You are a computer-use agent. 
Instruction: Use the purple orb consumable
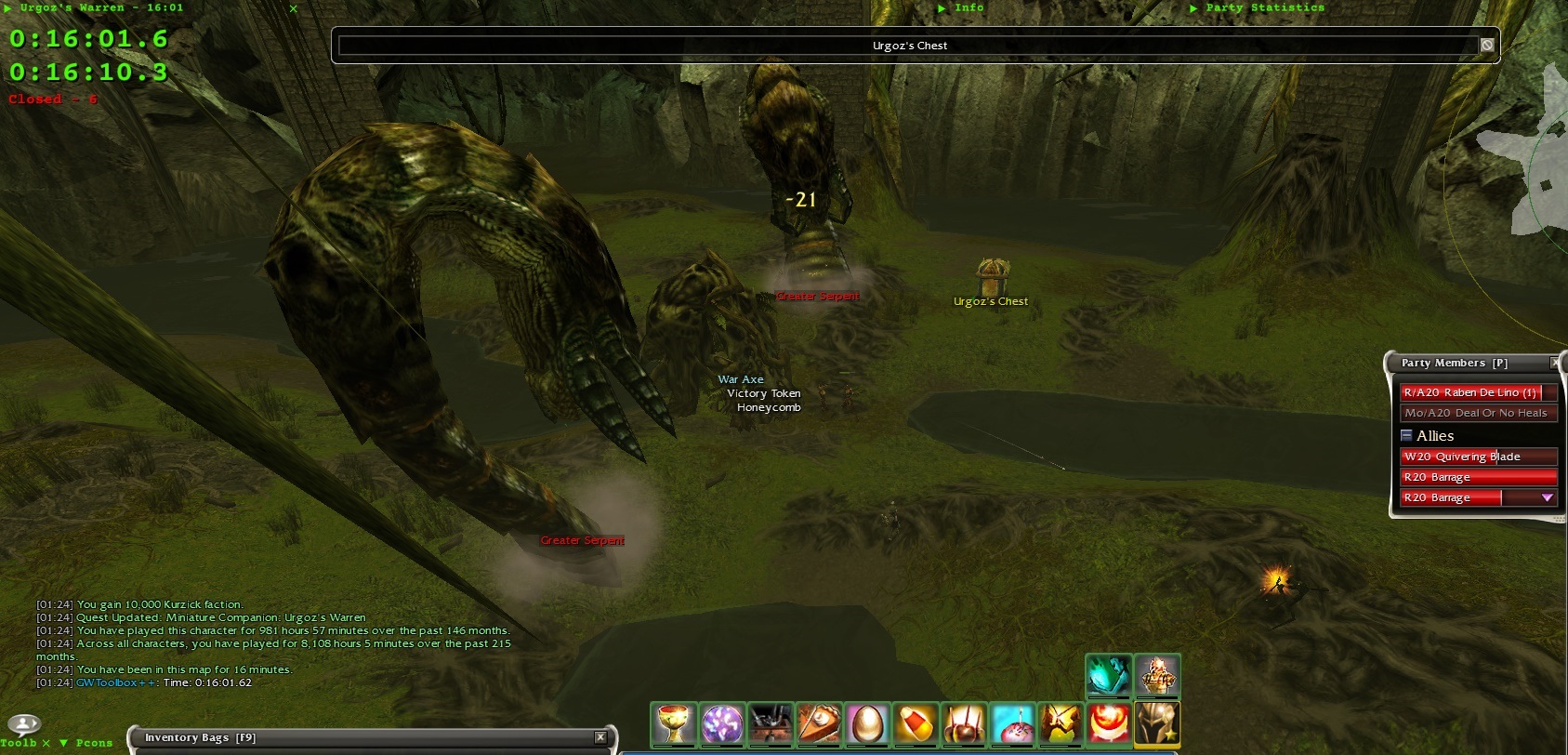coord(722,724)
